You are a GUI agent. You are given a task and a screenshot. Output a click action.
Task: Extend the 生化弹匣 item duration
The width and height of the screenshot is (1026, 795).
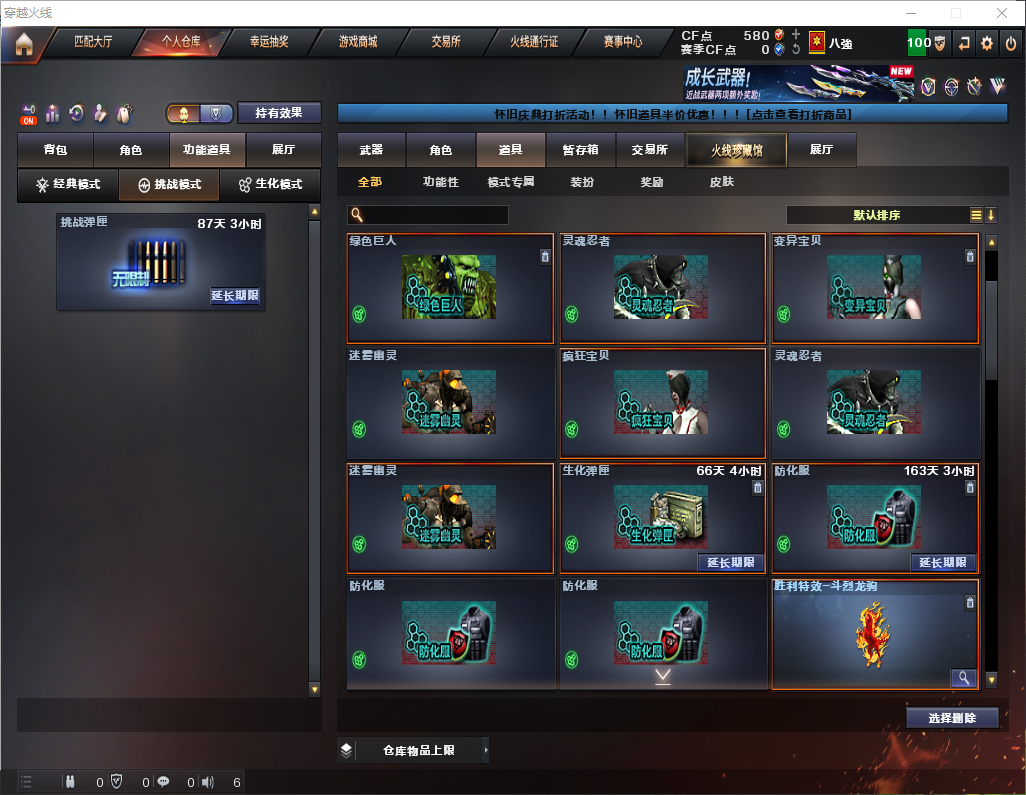tap(730, 562)
